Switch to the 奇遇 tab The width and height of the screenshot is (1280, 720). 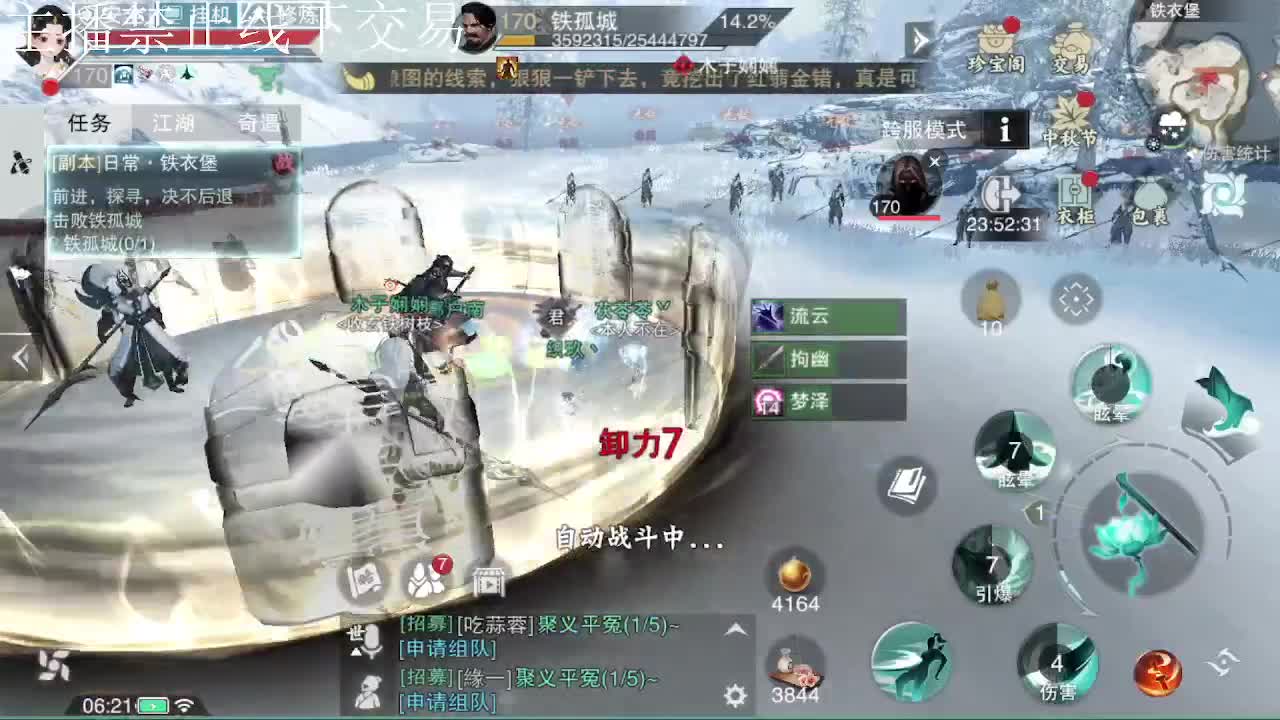coord(262,124)
